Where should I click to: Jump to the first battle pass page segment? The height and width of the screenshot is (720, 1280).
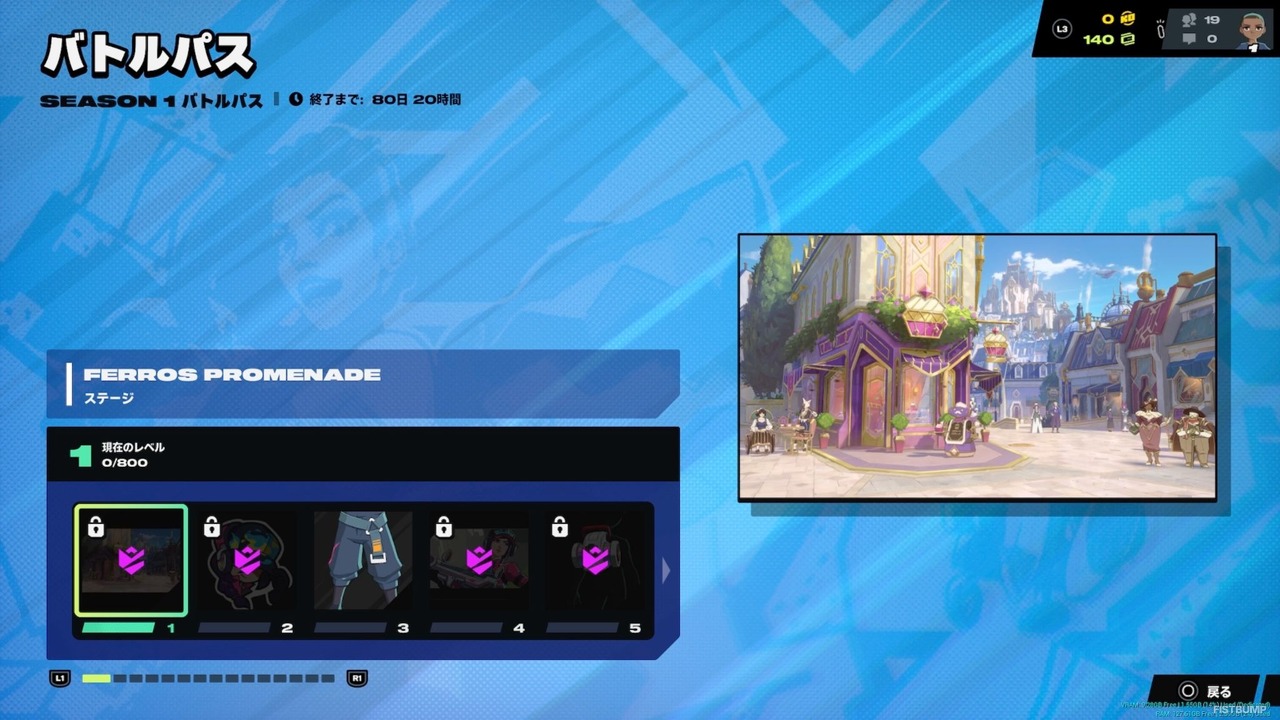[96, 678]
